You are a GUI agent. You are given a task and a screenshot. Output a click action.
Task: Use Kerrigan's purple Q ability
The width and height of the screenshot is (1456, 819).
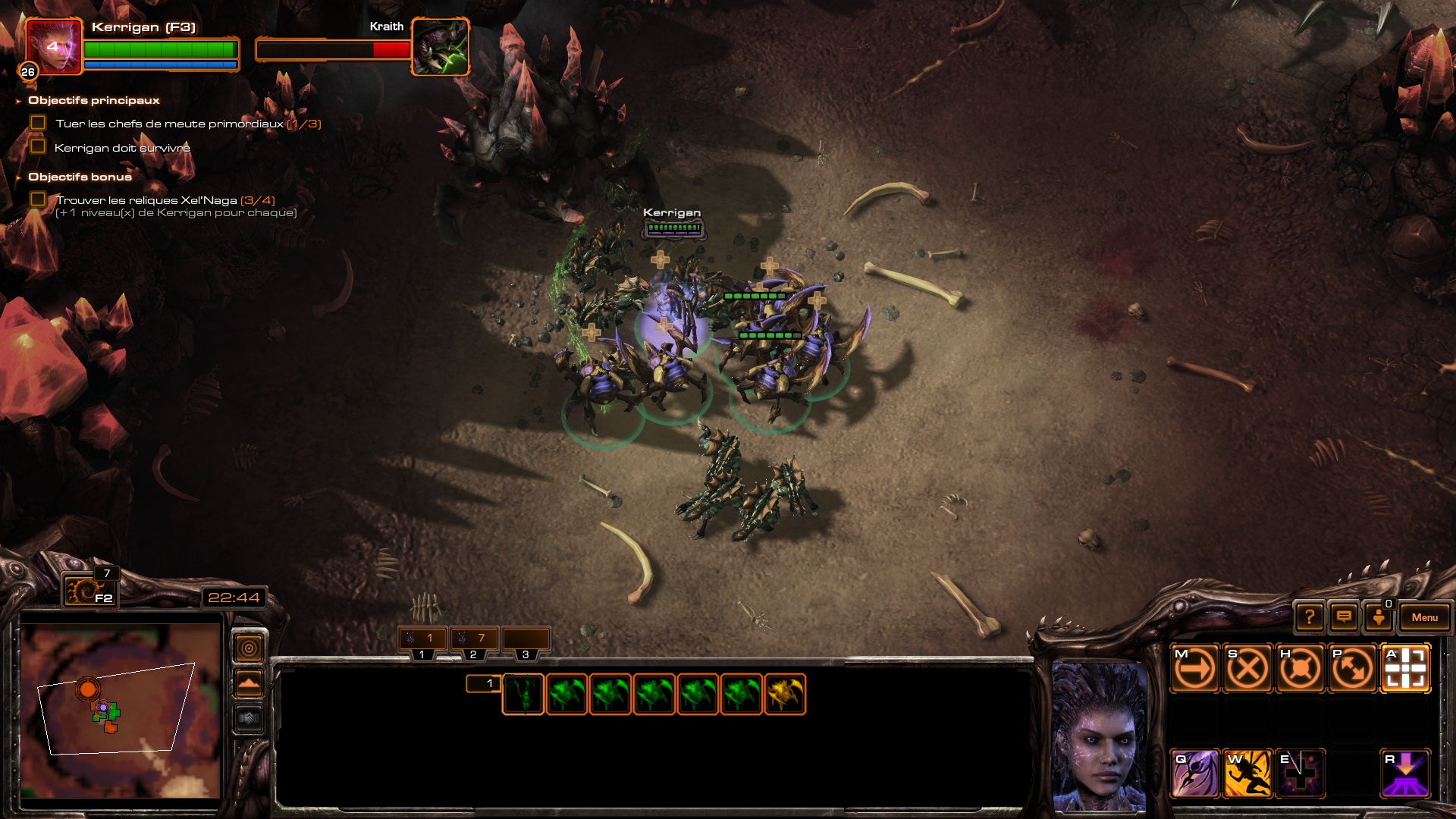point(1195,773)
